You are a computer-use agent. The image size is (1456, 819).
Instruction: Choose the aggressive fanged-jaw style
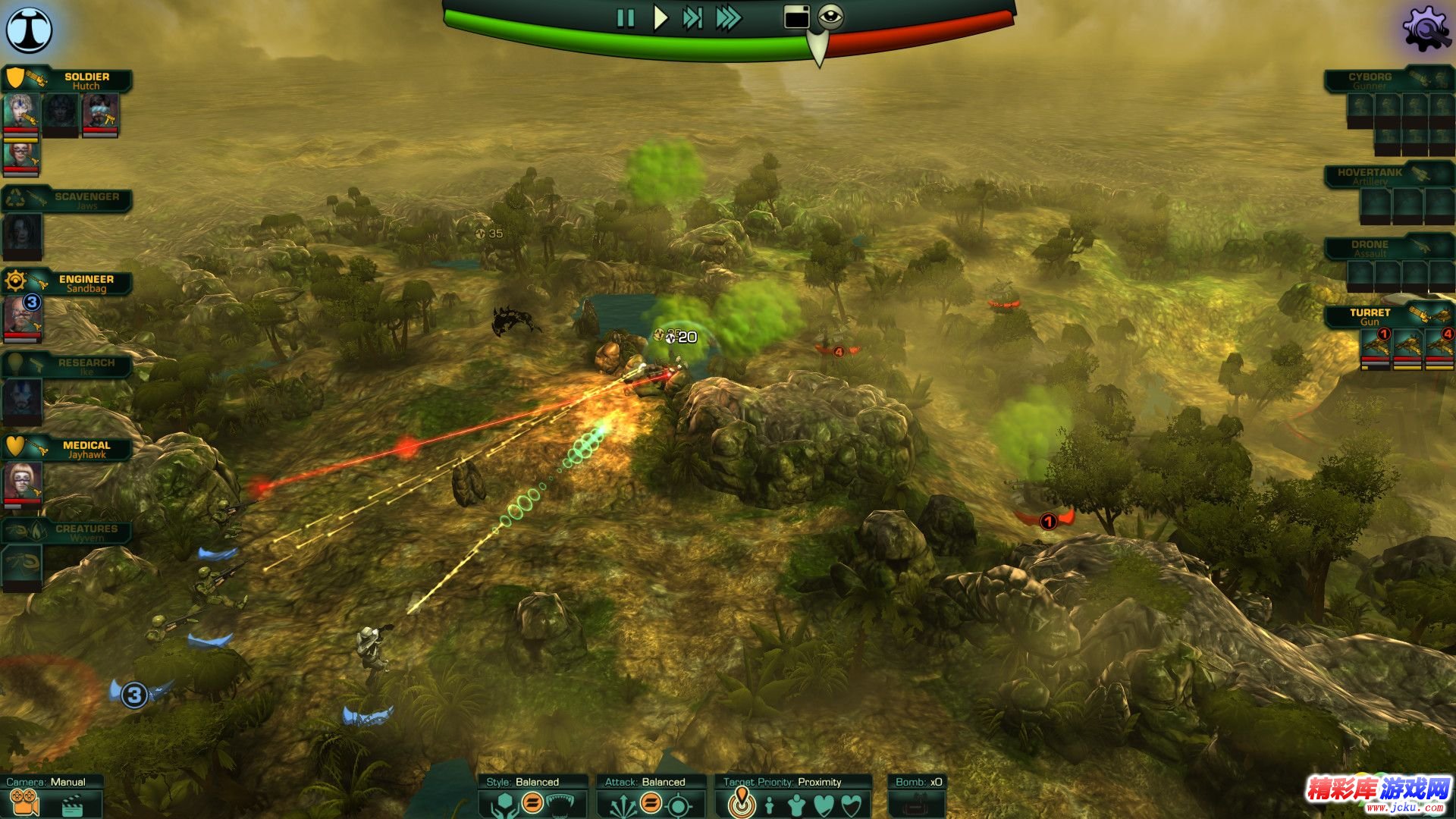[563, 804]
